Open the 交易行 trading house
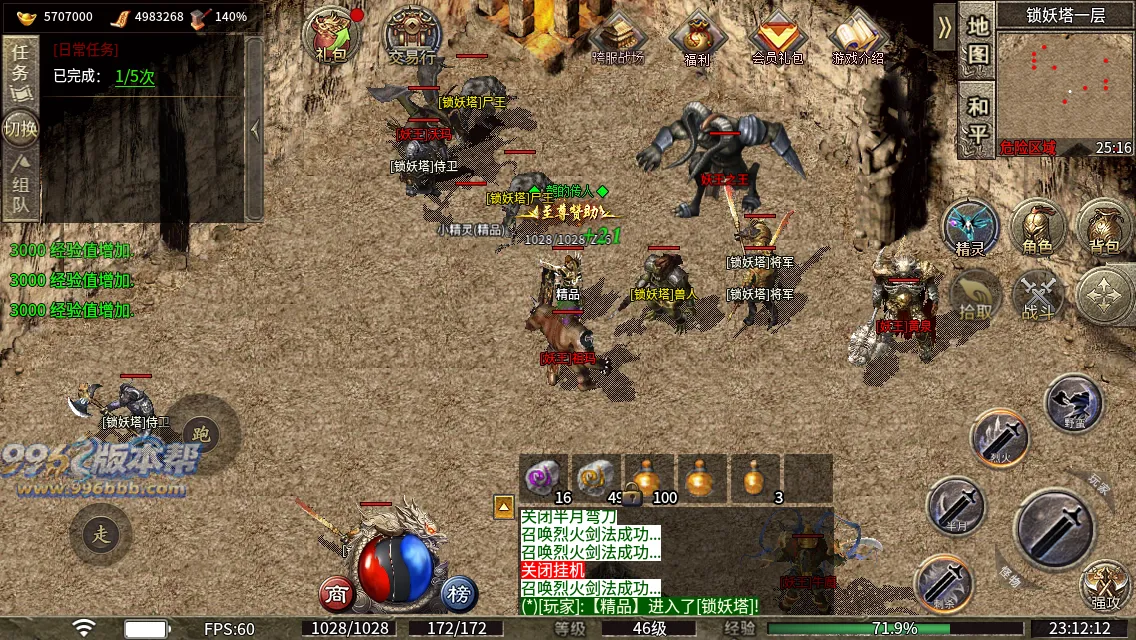This screenshot has height=640, width=1136. [413, 37]
